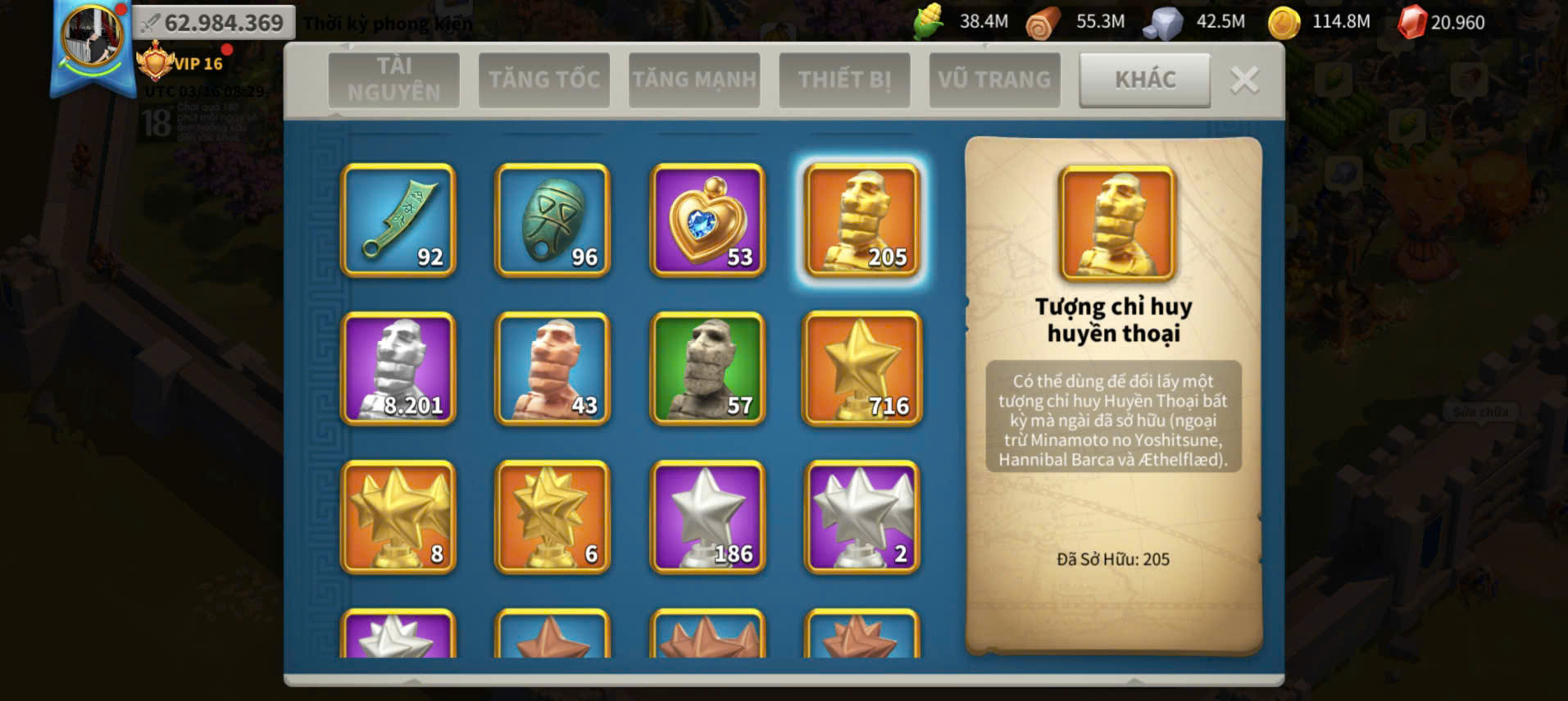The width and height of the screenshot is (1568, 701).
Task: Open the Tăng Tốc tab
Action: [x=544, y=80]
